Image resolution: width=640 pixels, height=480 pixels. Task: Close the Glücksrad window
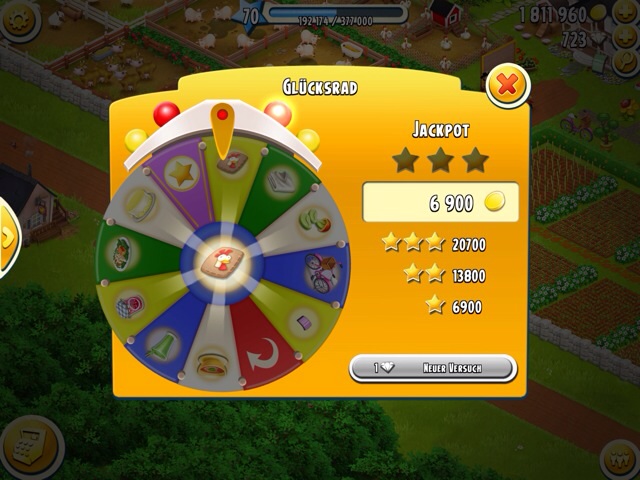507,86
